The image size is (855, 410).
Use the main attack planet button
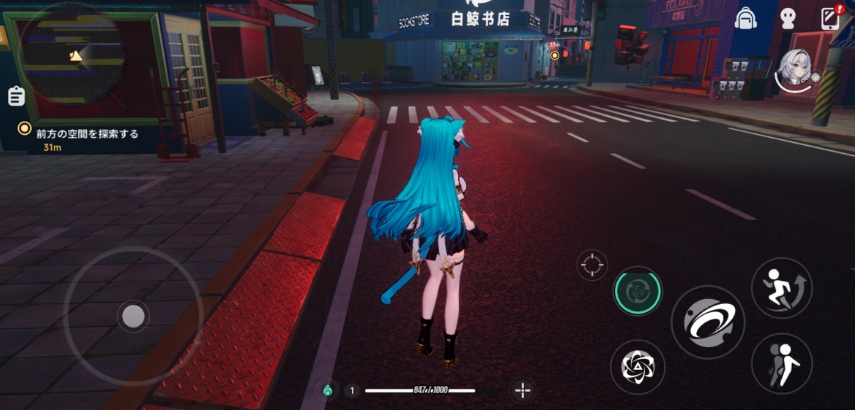point(707,322)
